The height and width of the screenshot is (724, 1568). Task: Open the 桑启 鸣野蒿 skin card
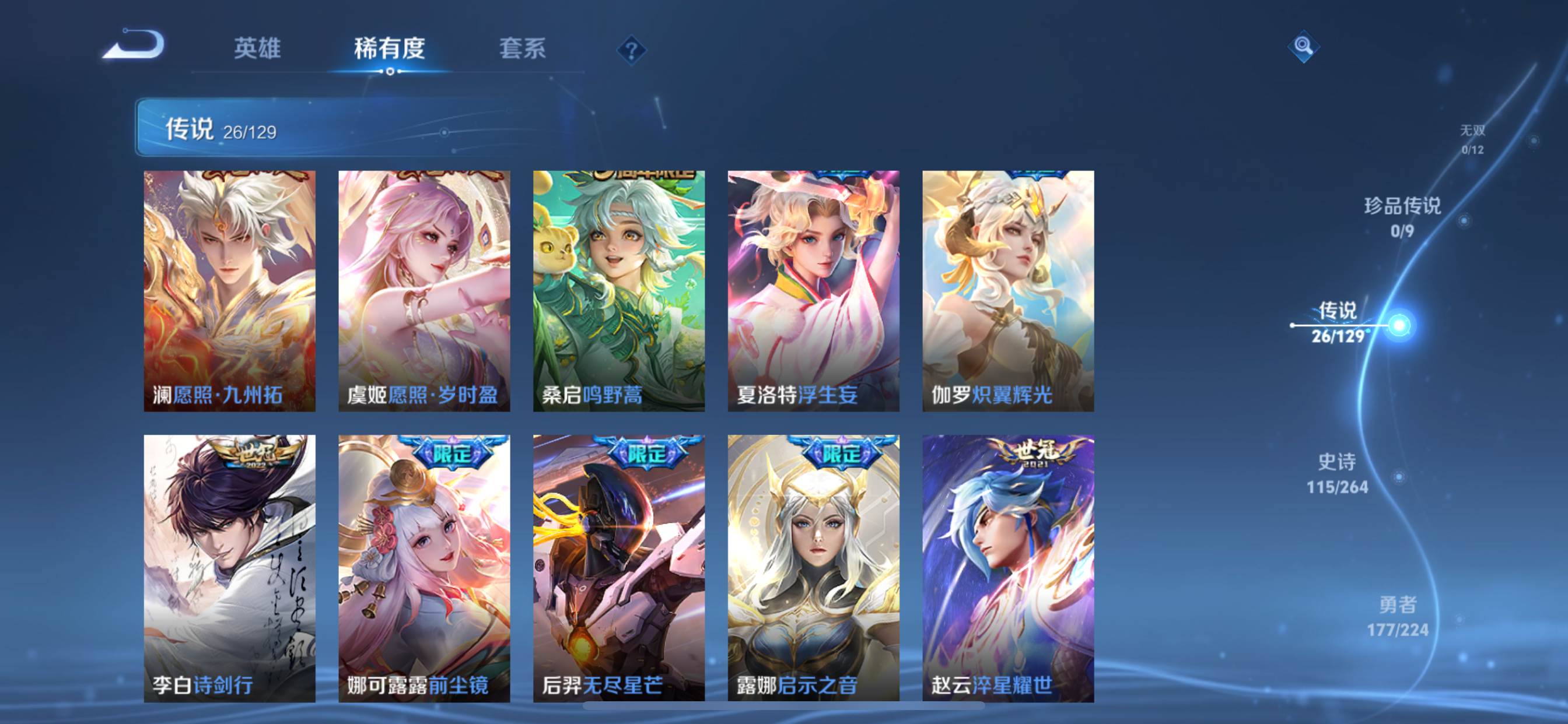point(619,291)
